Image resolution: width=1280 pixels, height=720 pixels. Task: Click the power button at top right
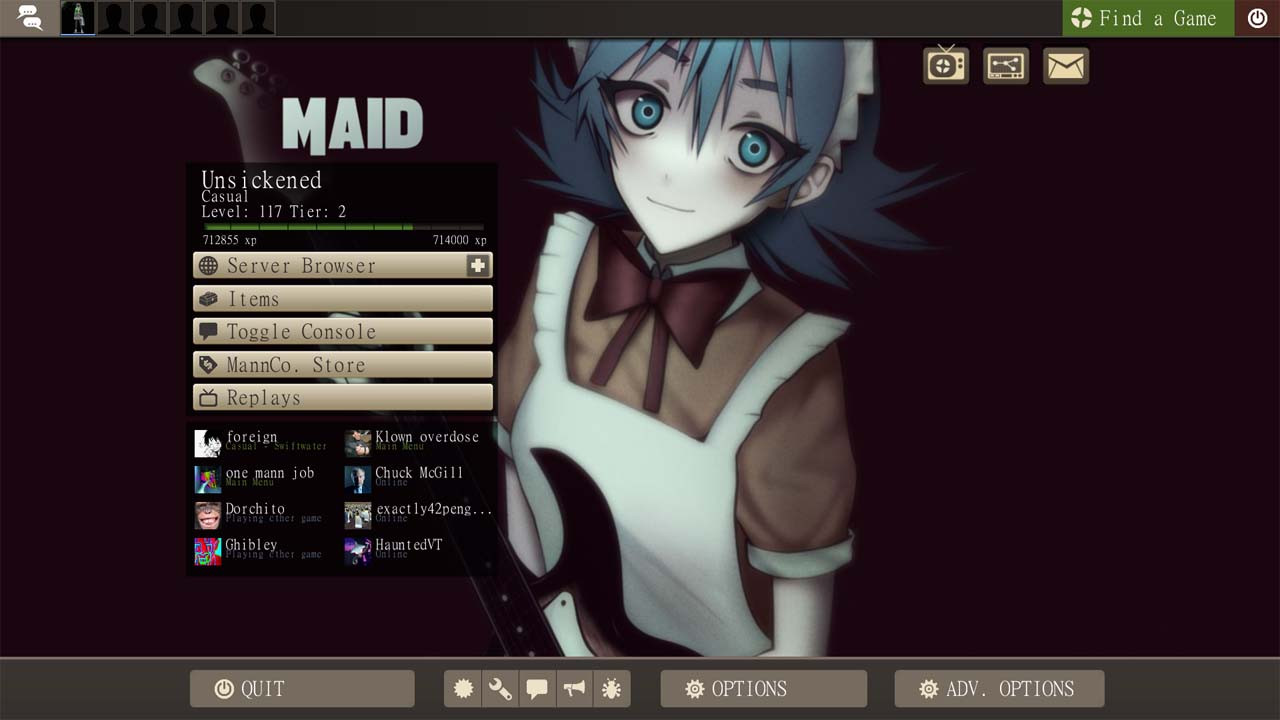[1257, 17]
